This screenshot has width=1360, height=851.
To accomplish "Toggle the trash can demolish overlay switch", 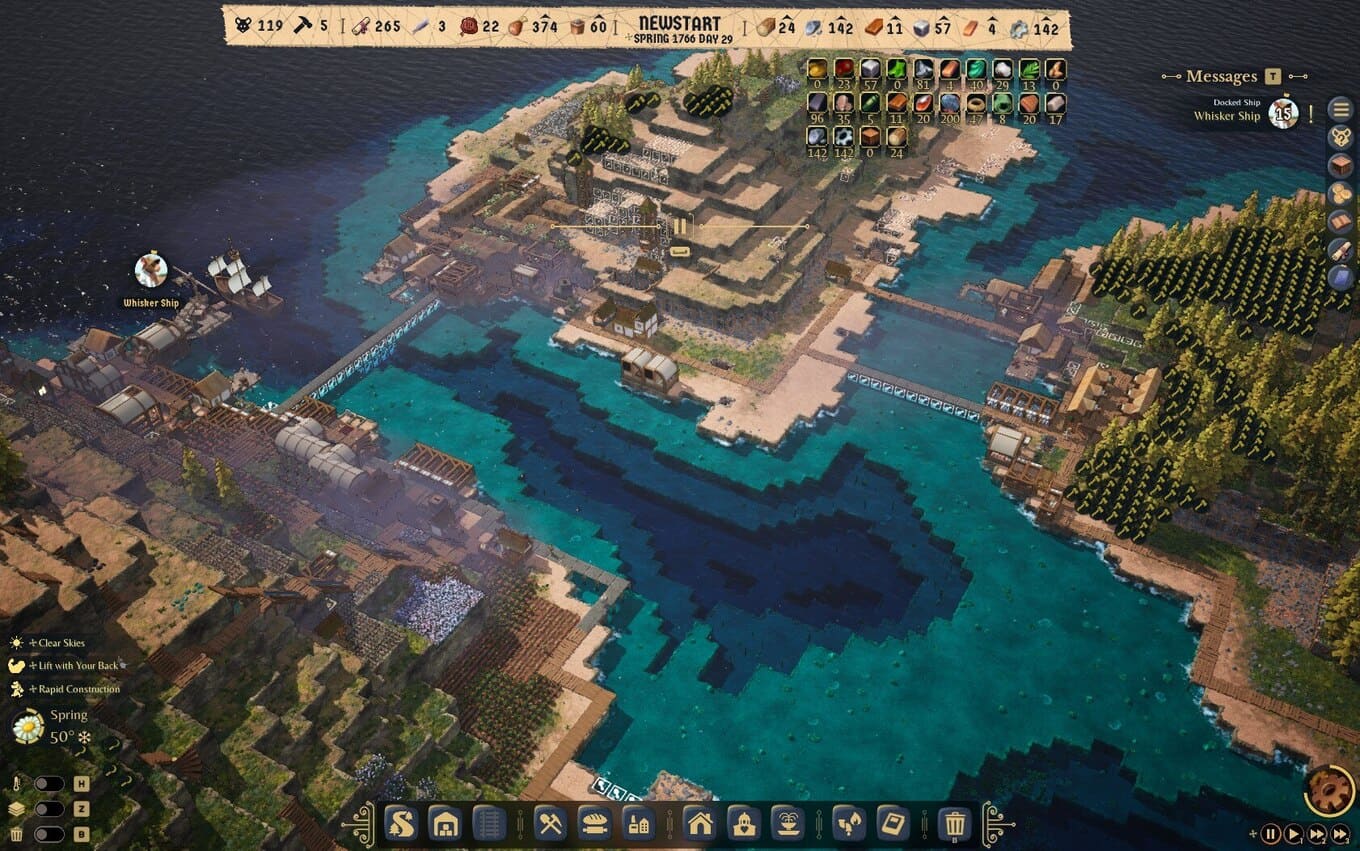I will click(x=48, y=834).
